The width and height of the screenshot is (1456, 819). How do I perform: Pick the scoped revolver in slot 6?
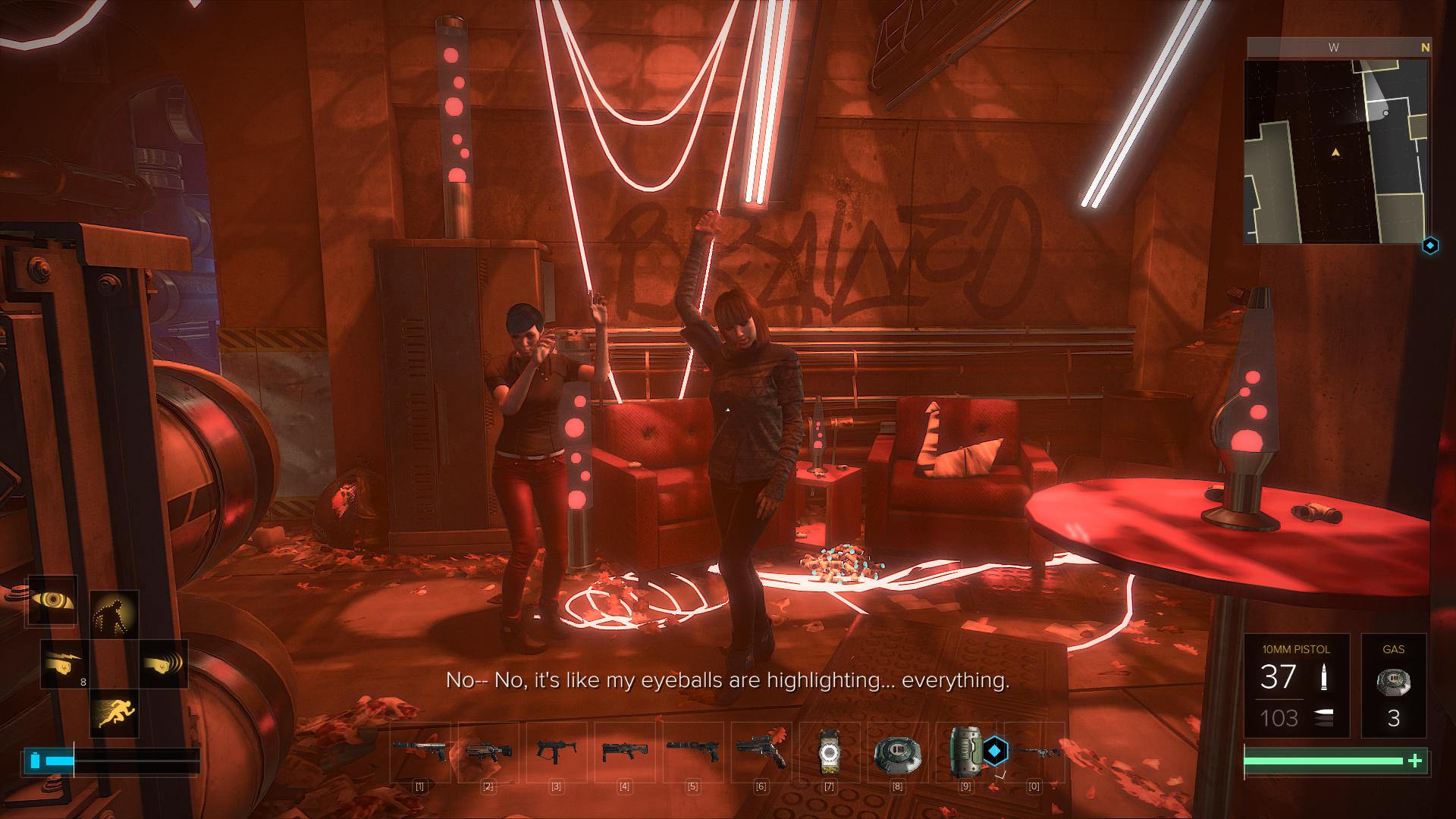(x=761, y=752)
